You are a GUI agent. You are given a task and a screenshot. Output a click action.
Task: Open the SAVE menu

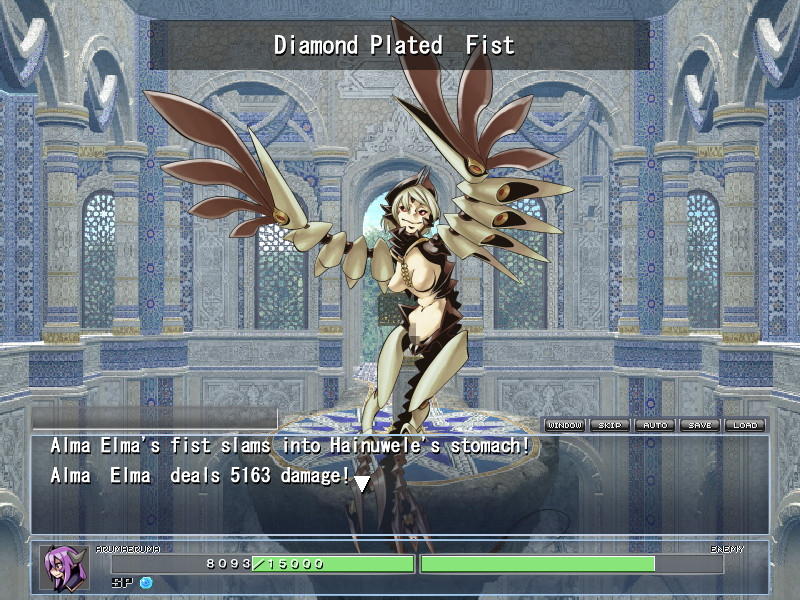pos(700,425)
